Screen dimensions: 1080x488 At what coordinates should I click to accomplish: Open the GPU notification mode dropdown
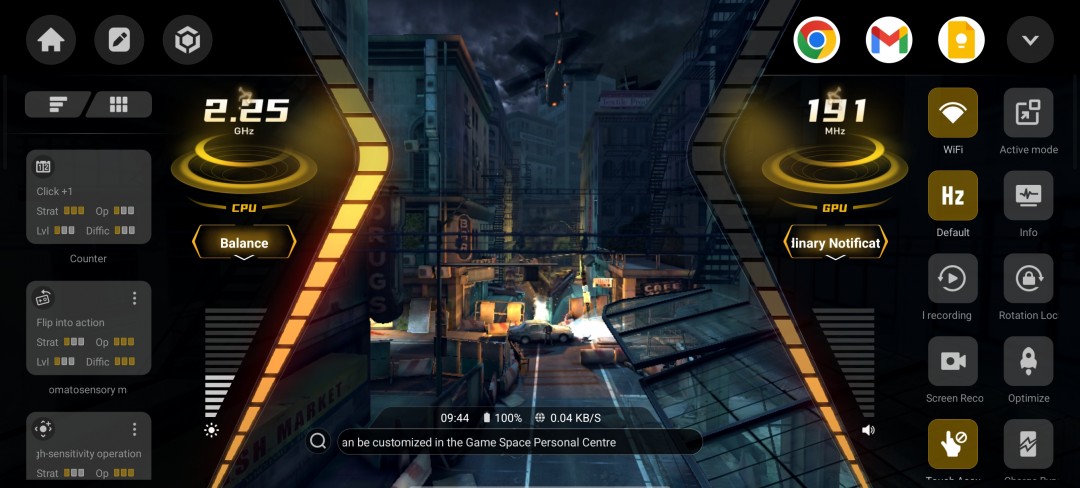835,243
